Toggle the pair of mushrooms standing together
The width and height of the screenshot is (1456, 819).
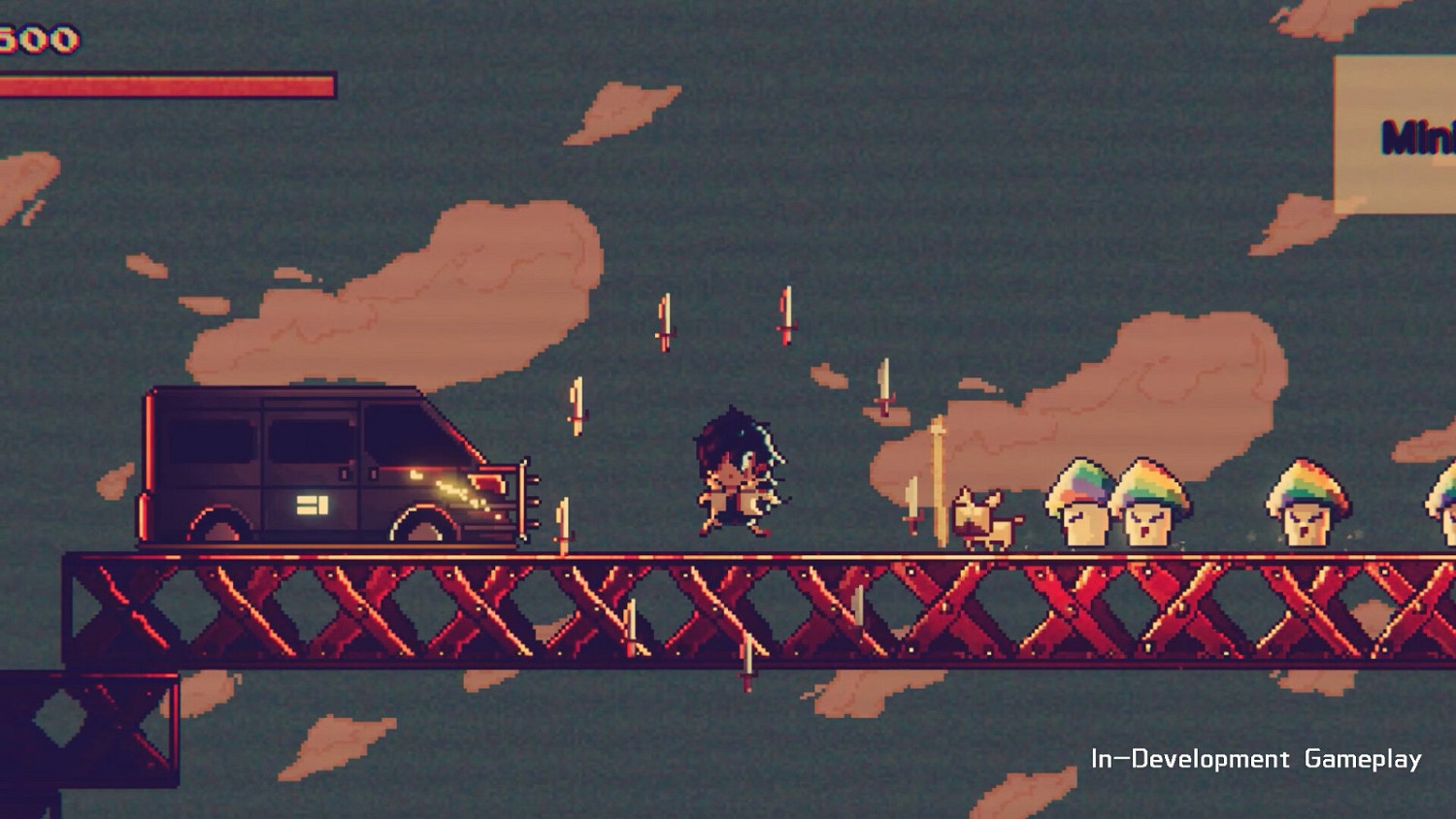(x=1116, y=500)
